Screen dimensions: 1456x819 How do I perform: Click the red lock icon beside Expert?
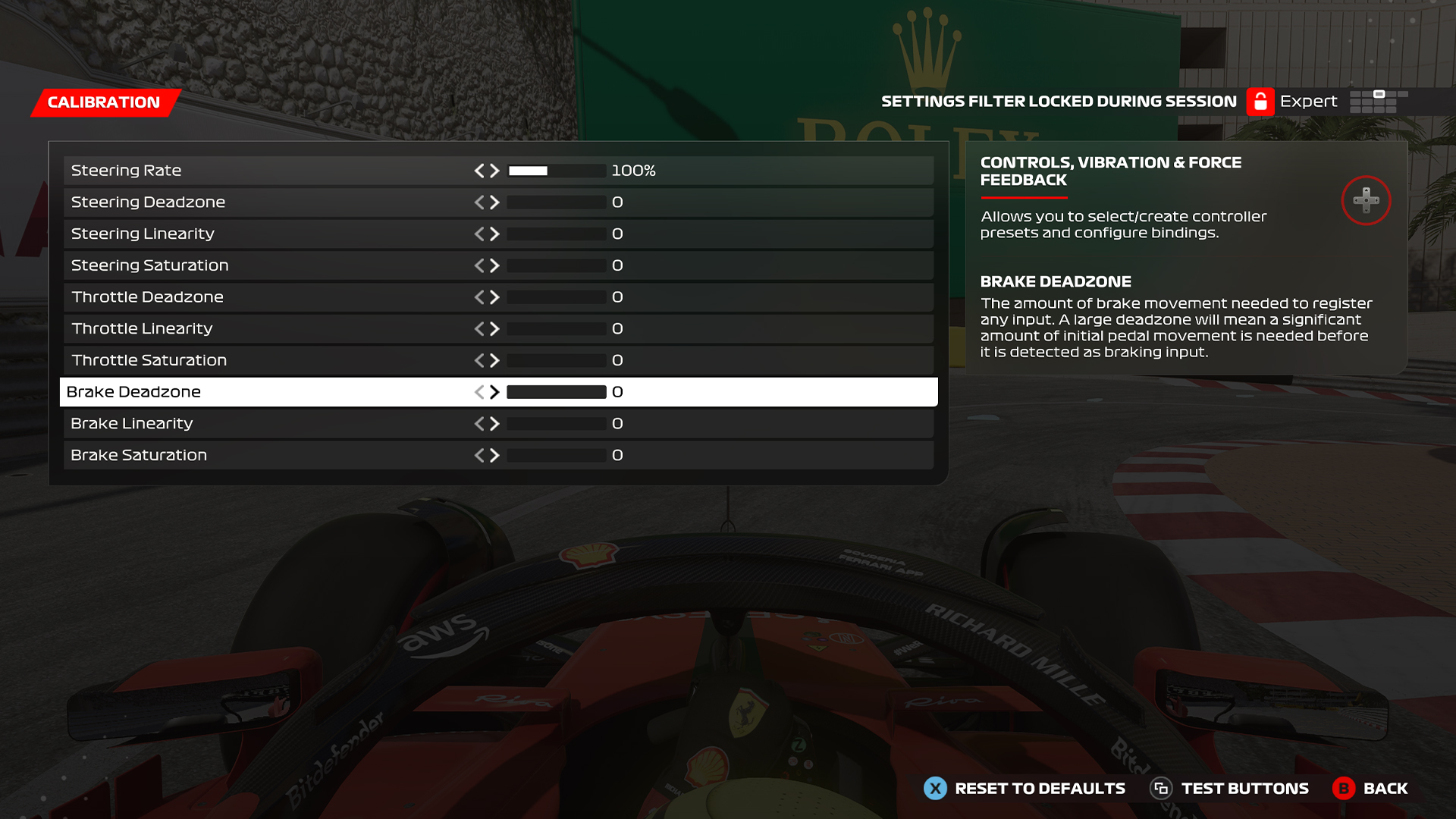coord(1260,101)
